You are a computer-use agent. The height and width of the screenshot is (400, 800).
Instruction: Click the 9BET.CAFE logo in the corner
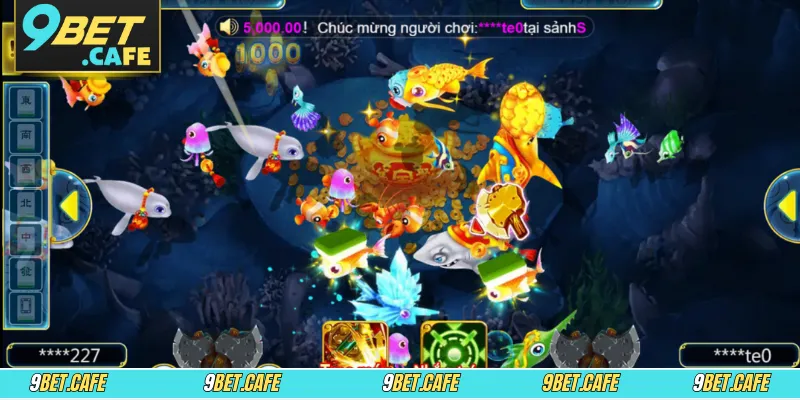pyautogui.click(x=87, y=36)
